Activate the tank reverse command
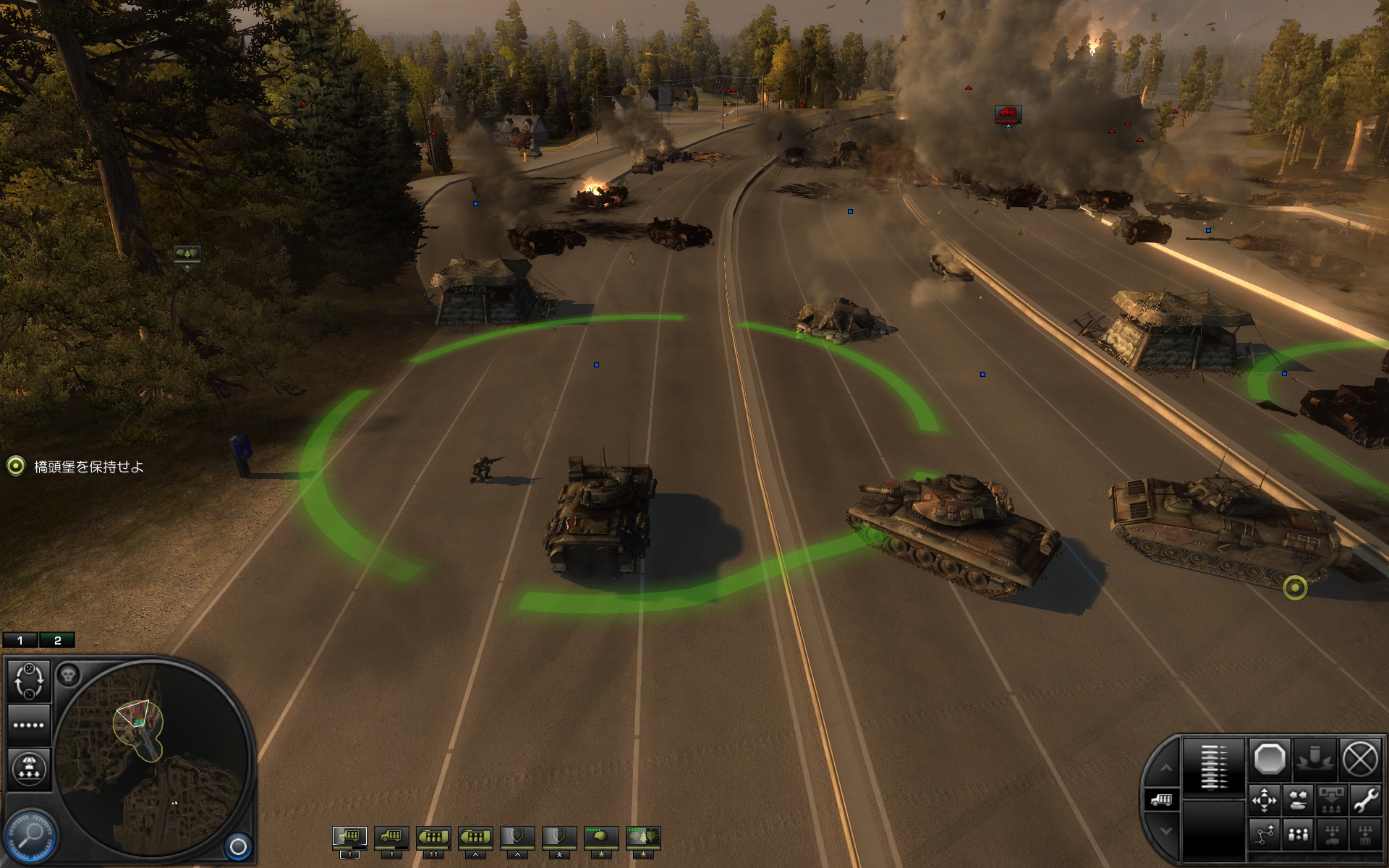The height and width of the screenshot is (868, 1389). point(1299,801)
